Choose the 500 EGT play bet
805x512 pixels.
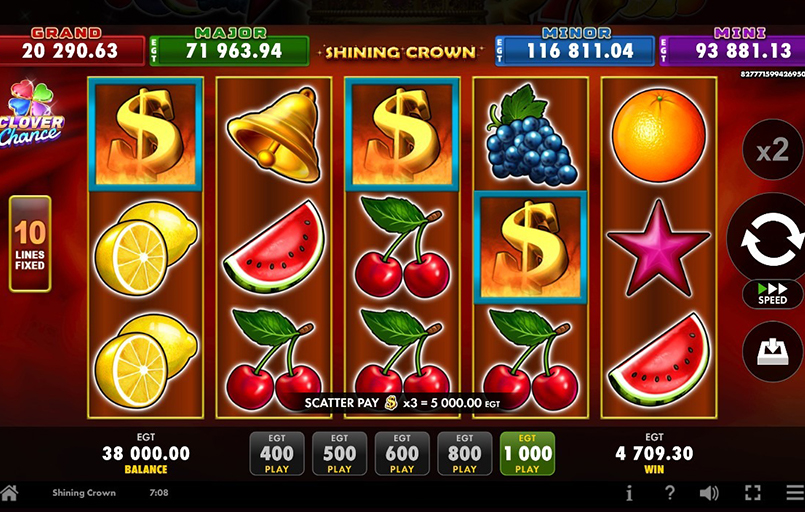point(339,453)
